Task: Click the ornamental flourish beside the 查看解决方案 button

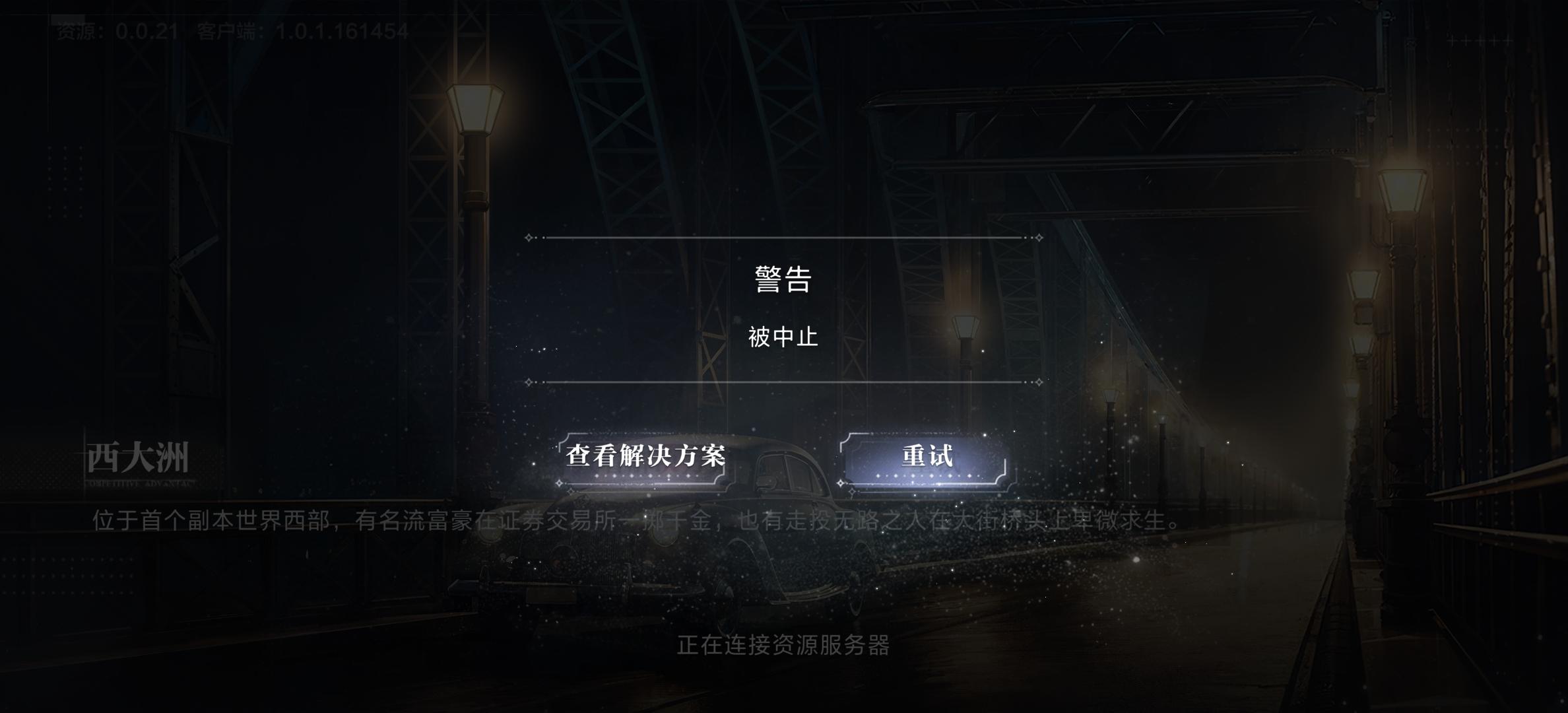Action: click(x=558, y=483)
